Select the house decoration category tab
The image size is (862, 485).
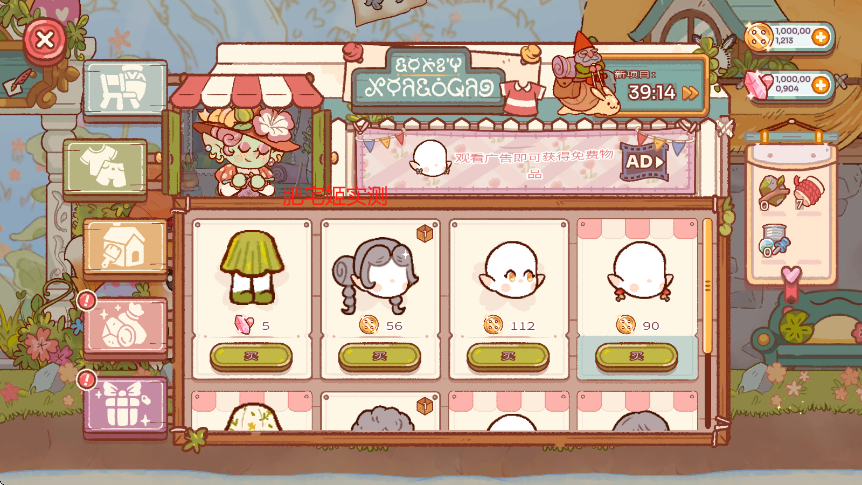coord(124,246)
